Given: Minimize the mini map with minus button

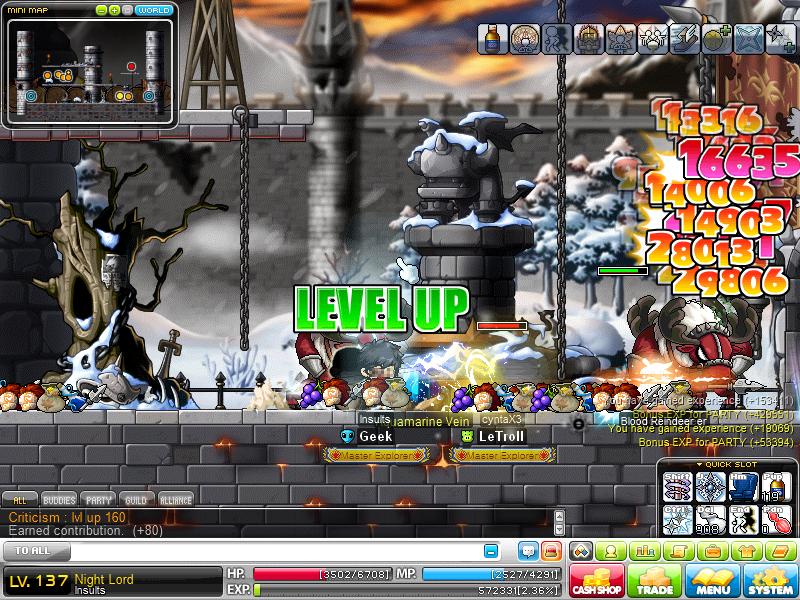Looking at the screenshot, I should 101,10.
